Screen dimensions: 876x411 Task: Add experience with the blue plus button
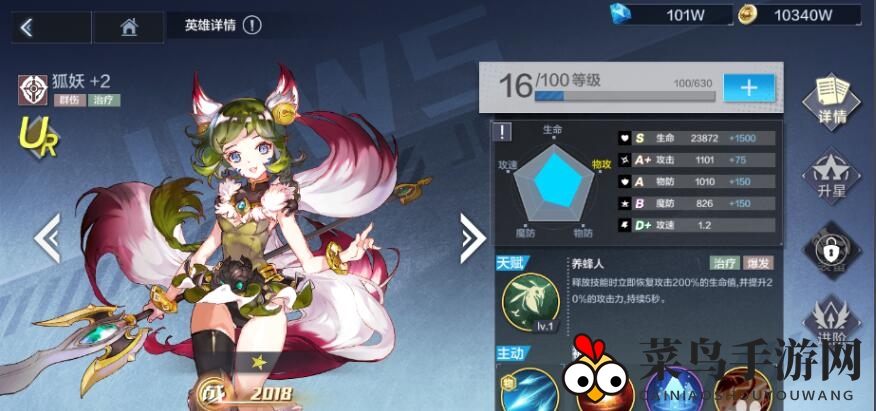[748, 87]
